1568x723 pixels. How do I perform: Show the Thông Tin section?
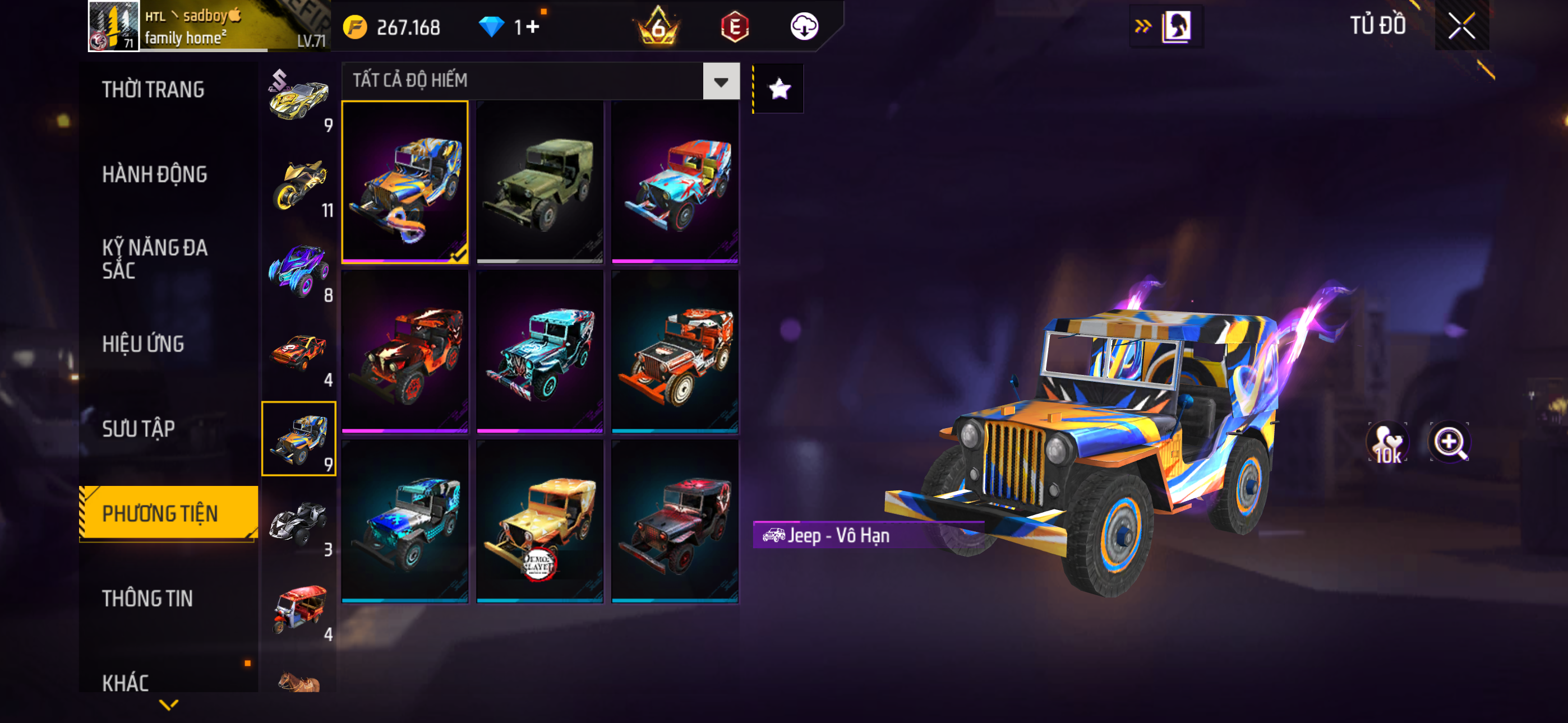point(147,599)
